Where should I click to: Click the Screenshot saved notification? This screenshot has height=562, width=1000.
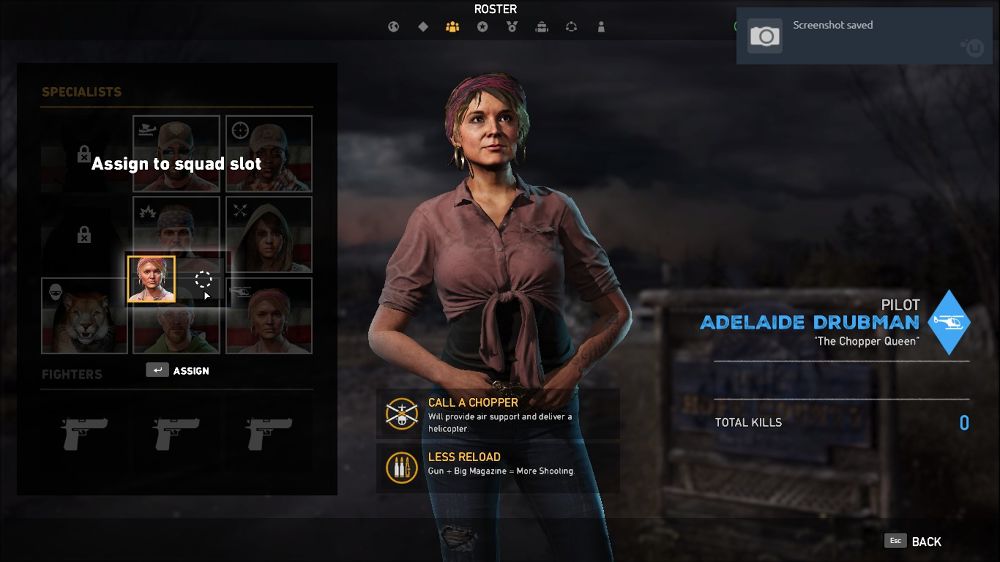point(866,36)
